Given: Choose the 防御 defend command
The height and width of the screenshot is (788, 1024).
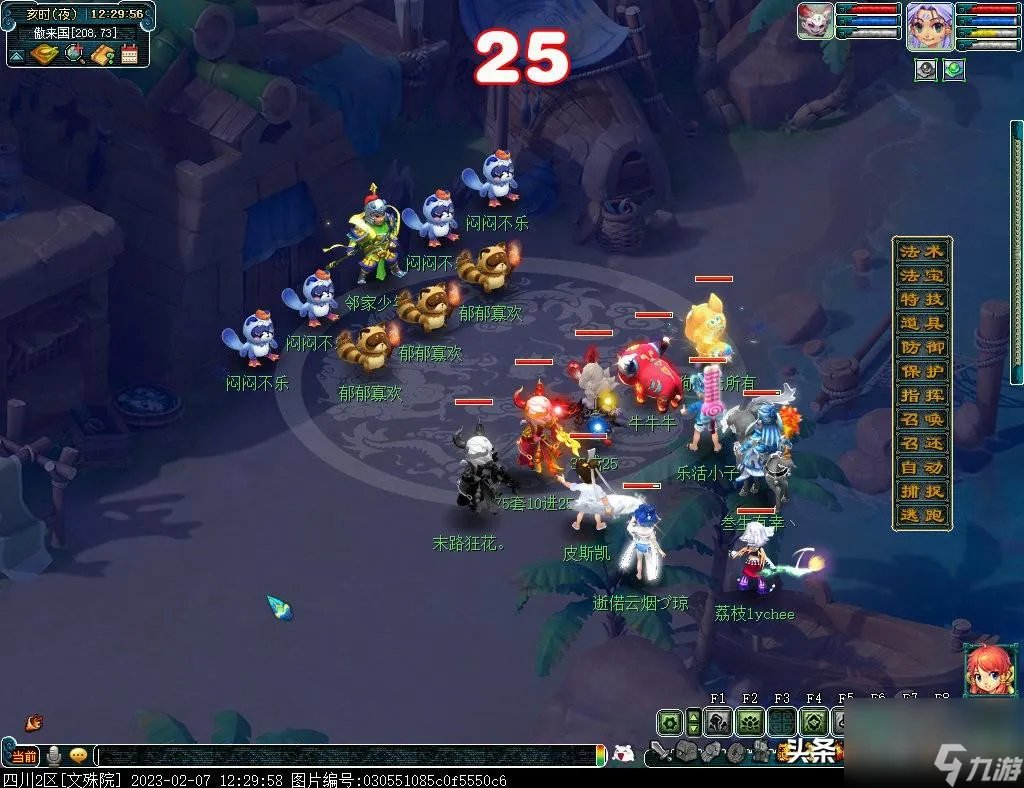Looking at the screenshot, I should (921, 347).
